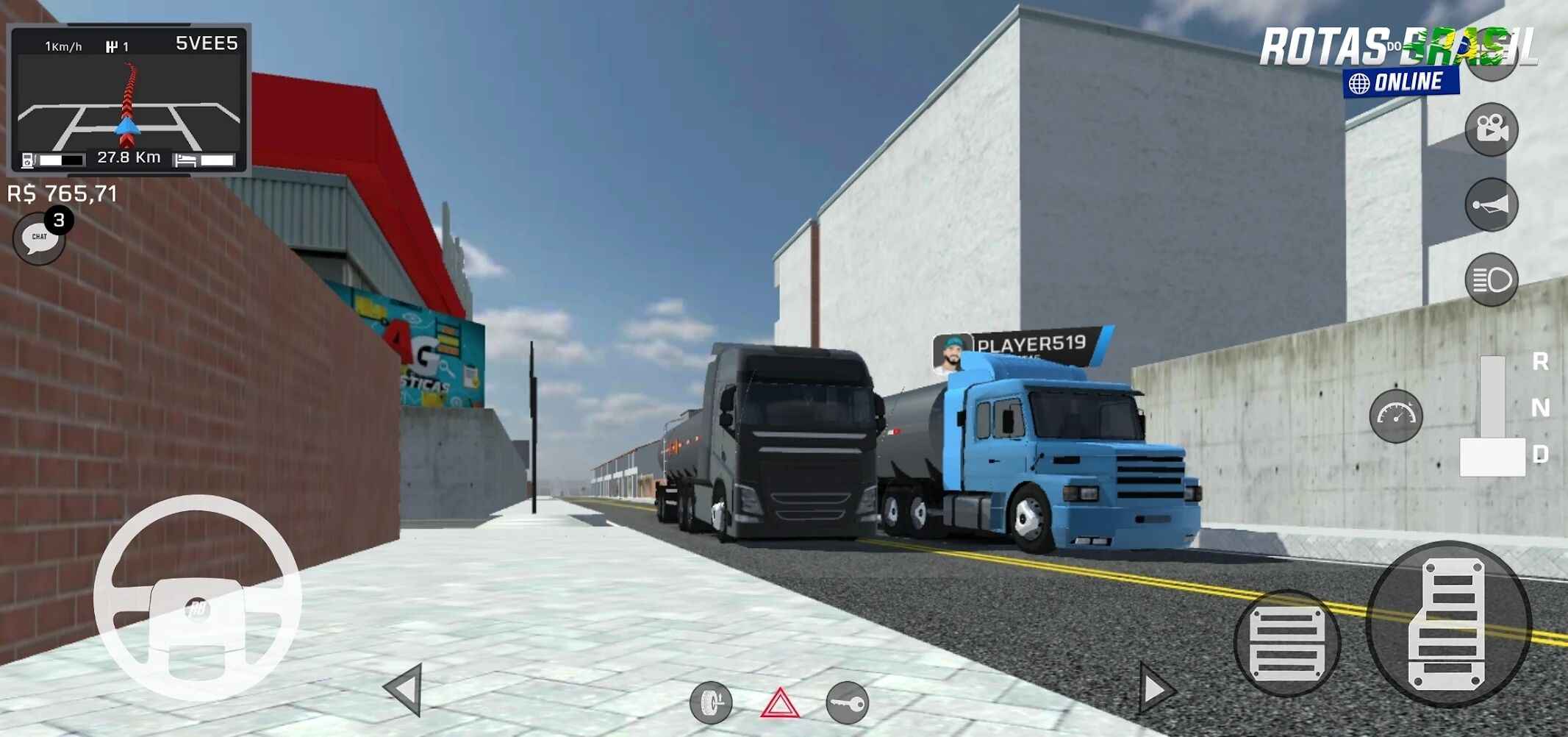Screen dimensions: 1568x737
Task: Tap the speedometer cruise control icon
Action: click(1395, 416)
